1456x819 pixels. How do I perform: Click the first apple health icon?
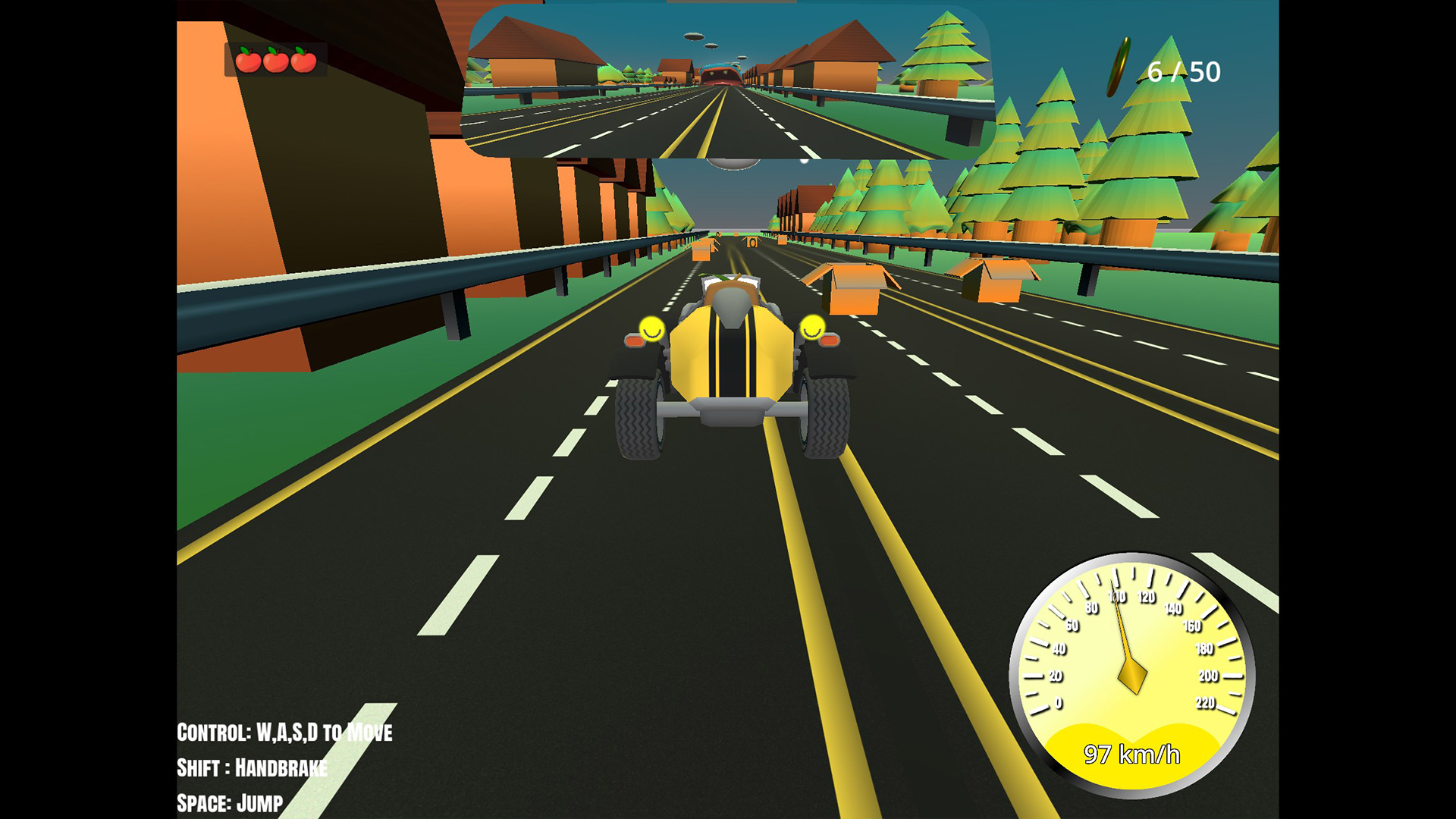(x=247, y=62)
